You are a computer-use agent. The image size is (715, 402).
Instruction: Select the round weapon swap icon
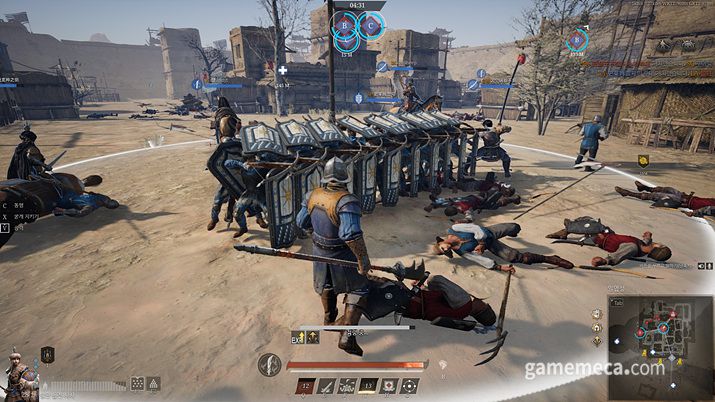(x=269, y=365)
